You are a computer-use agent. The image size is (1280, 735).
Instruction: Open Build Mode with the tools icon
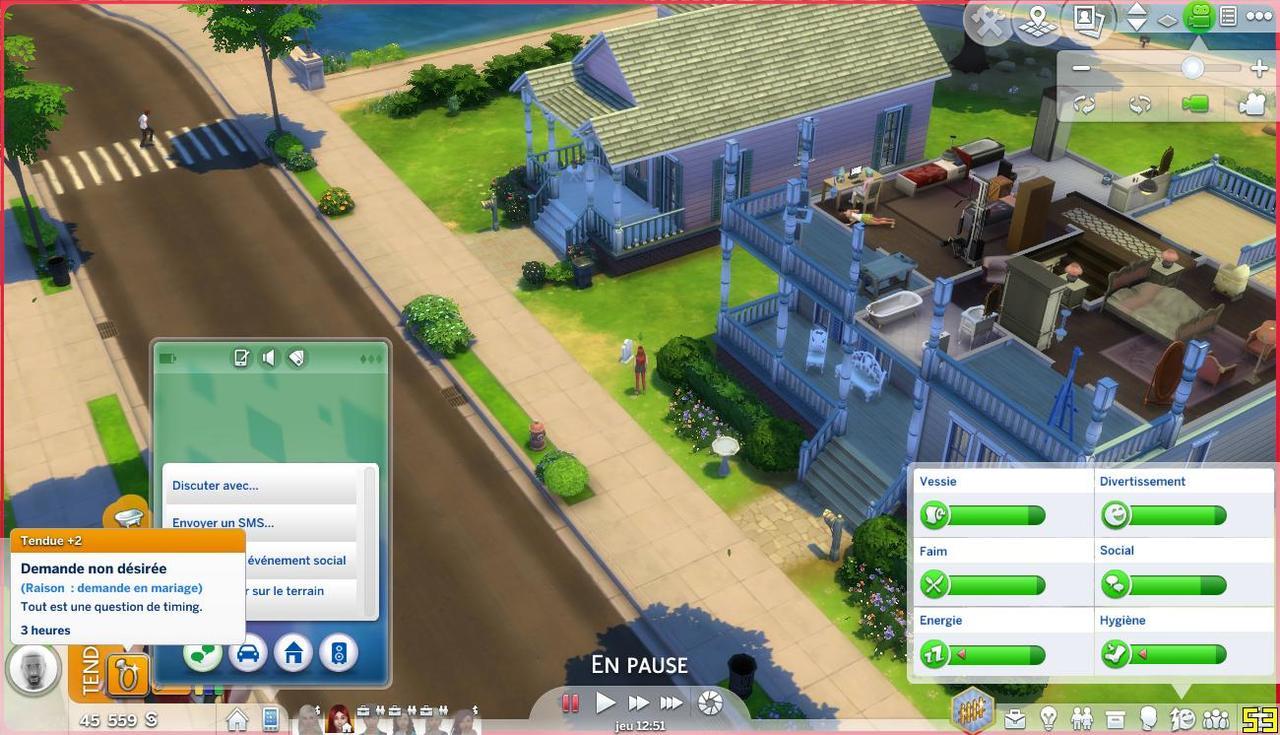pyautogui.click(x=989, y=21)
